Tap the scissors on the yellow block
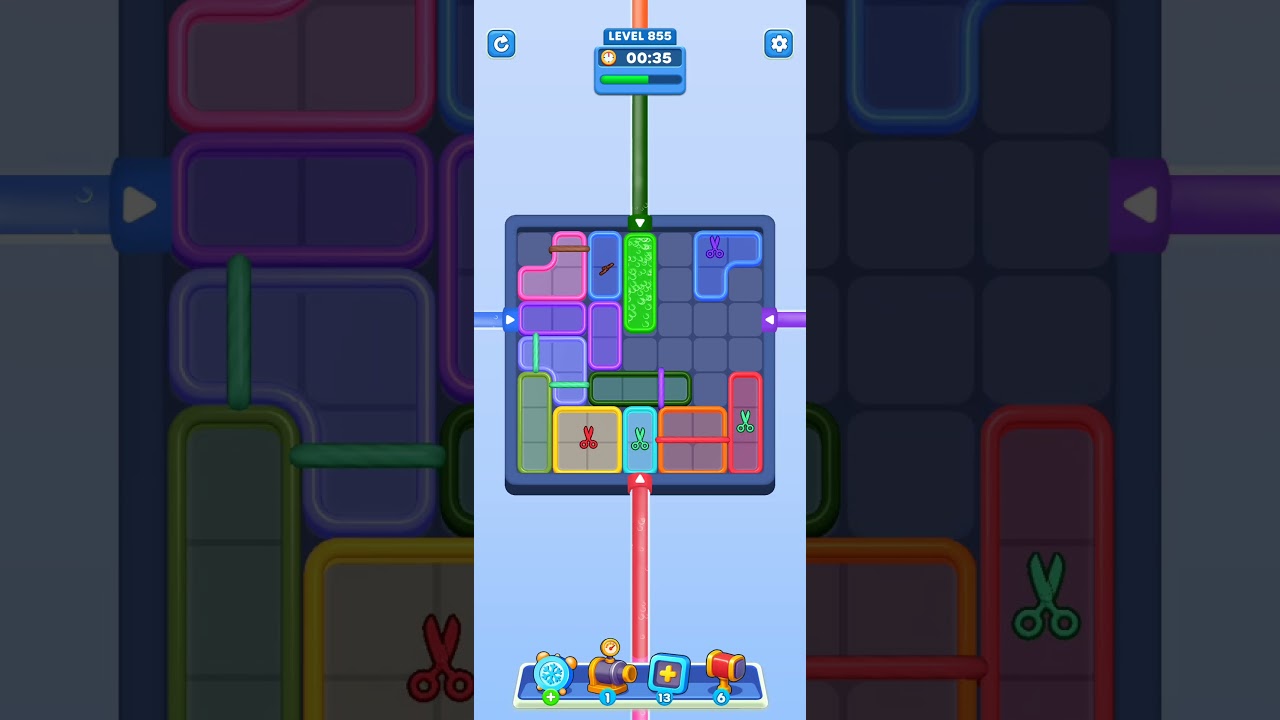Image resolution: width=1280 pixels, height=720 pixels. pos(586,438)
